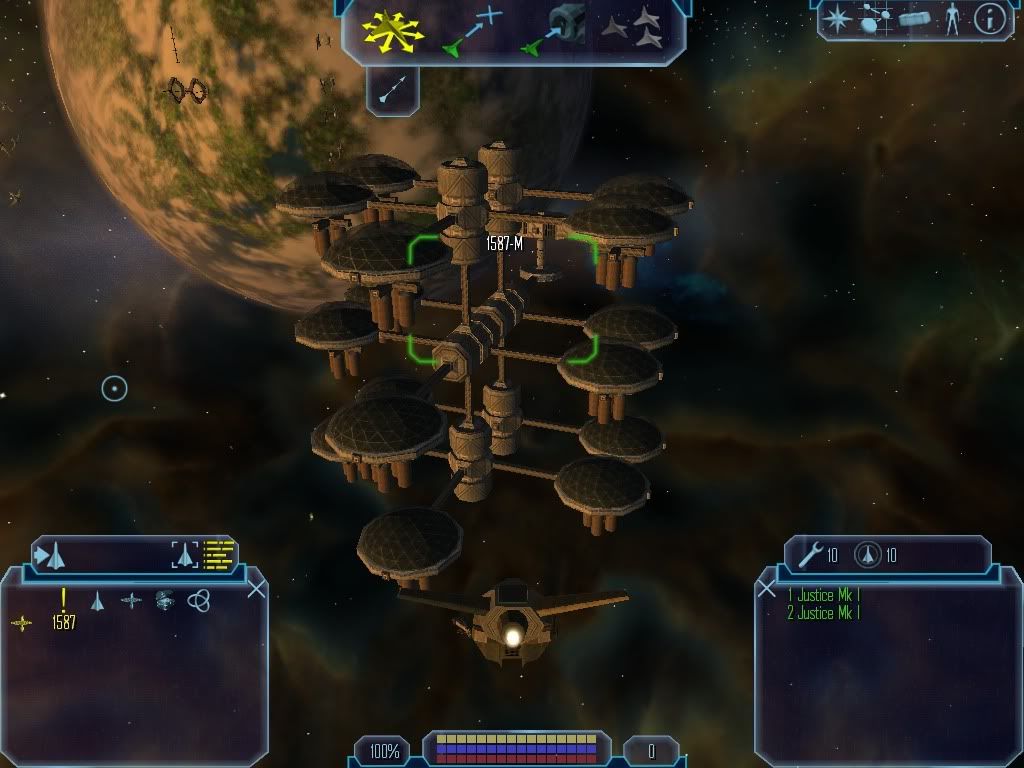Toggle the single arrow icon below top bar
The width and height of the screenshot is (1024, 768).
[392, 92]
